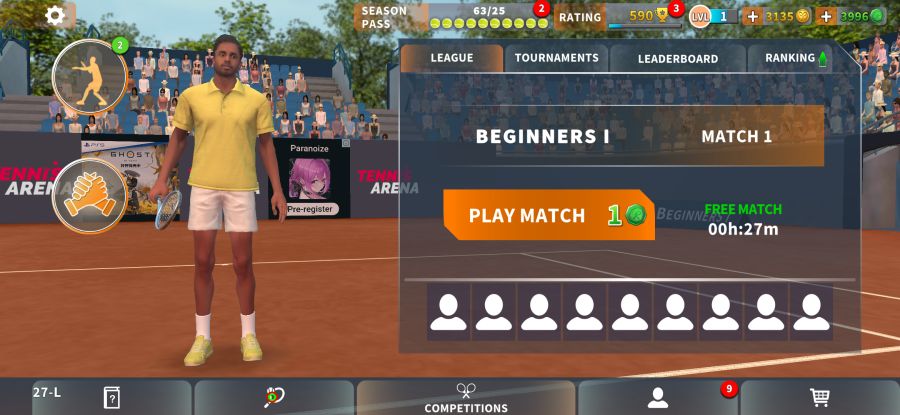Screen dimensions: 900x415
Task: Switch to the Tournaments tab
Action: click(556, 58)
